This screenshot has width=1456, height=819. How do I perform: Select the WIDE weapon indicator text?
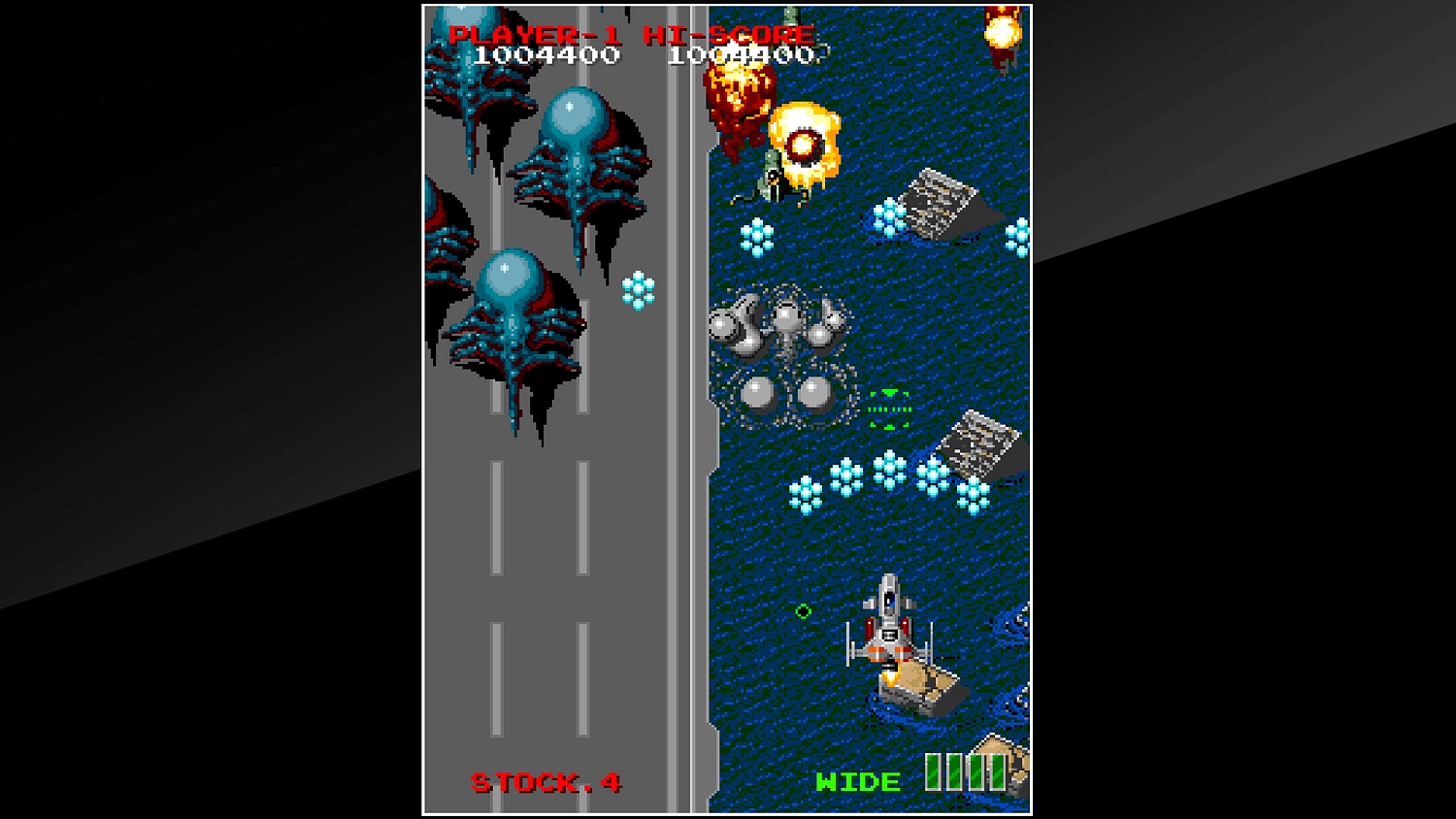pos(859,779)
